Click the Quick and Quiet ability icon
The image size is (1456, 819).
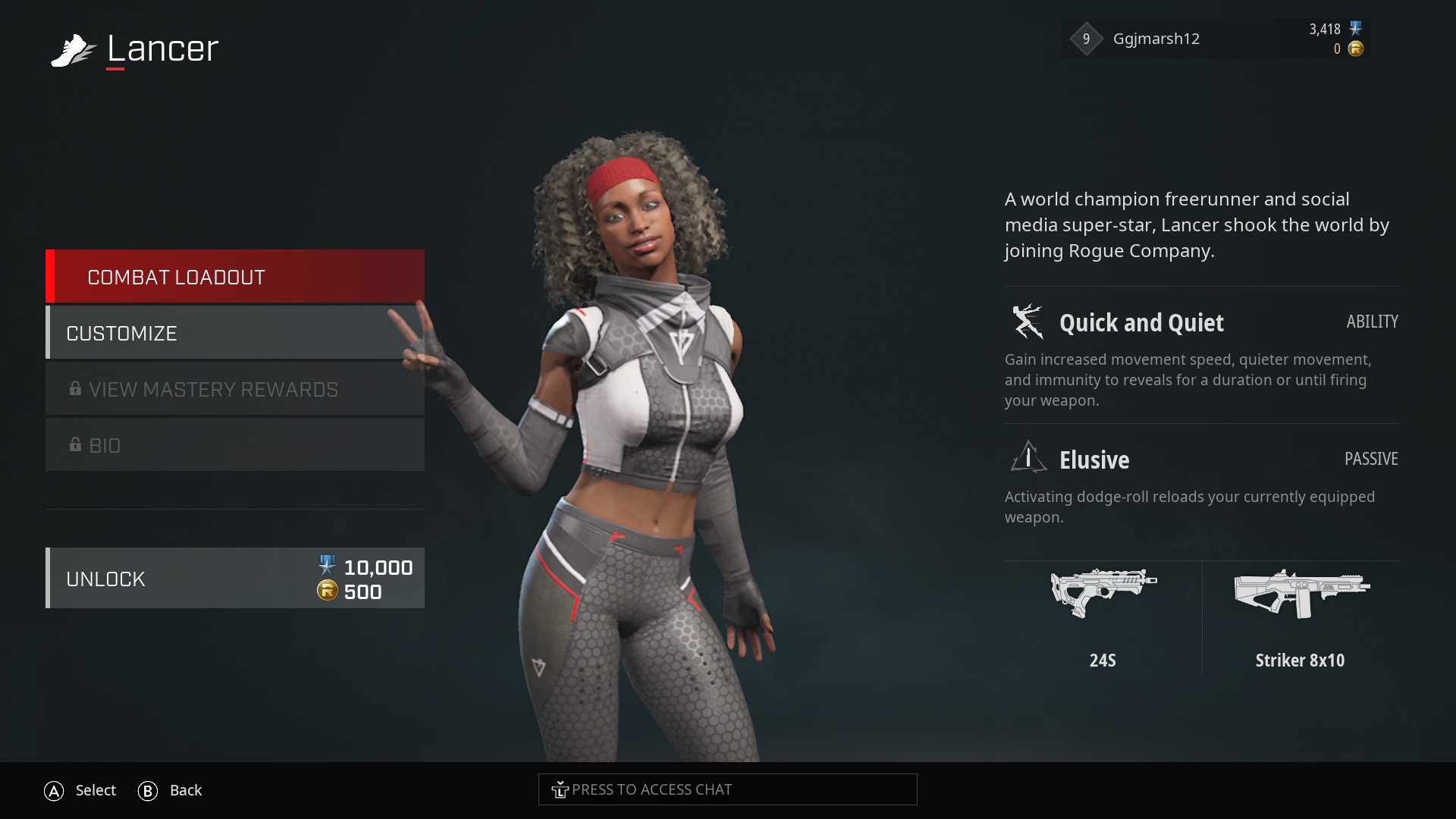click(x=1028, y=322)
